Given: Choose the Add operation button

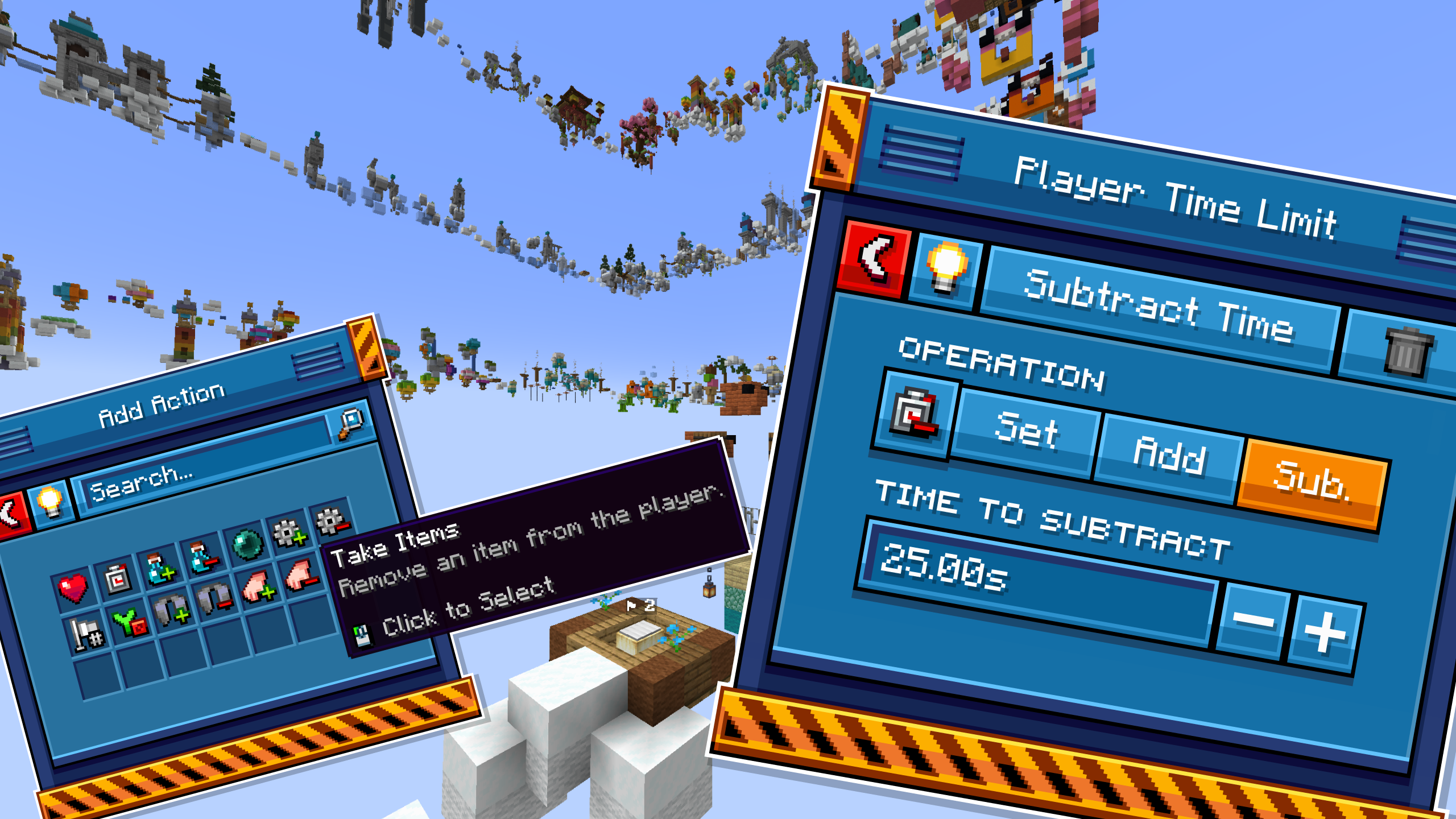Looking at the screenshot, I should point(1169,456).
